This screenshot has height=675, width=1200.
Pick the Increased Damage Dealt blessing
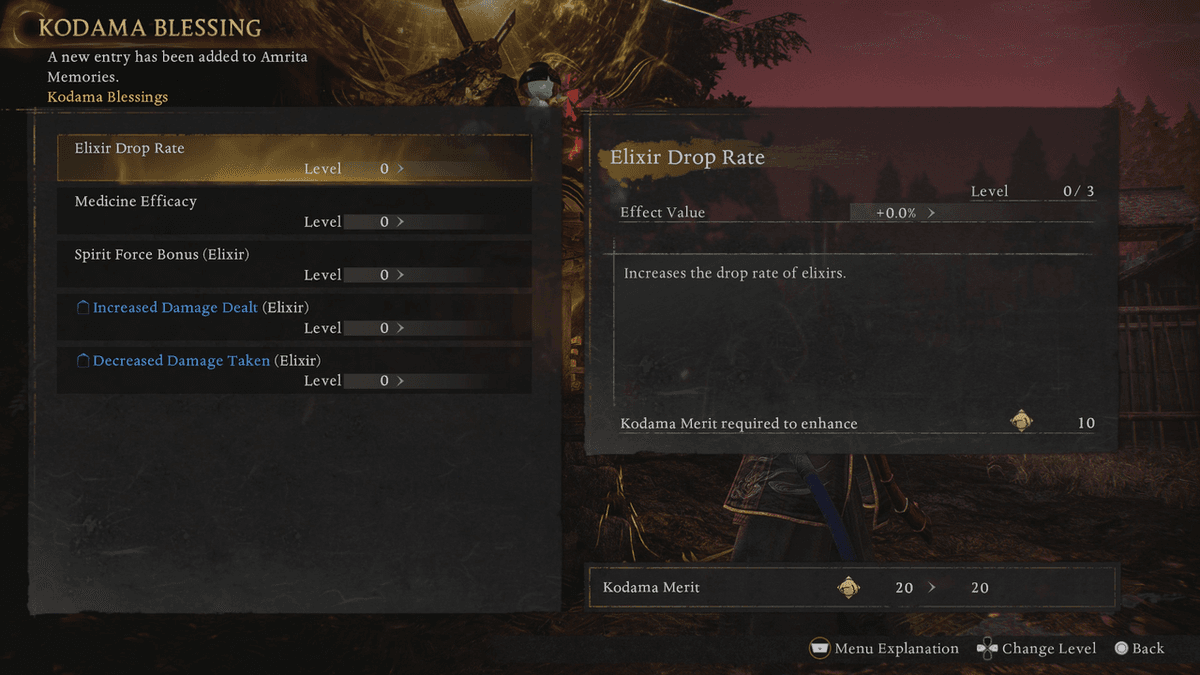[294, 317]
